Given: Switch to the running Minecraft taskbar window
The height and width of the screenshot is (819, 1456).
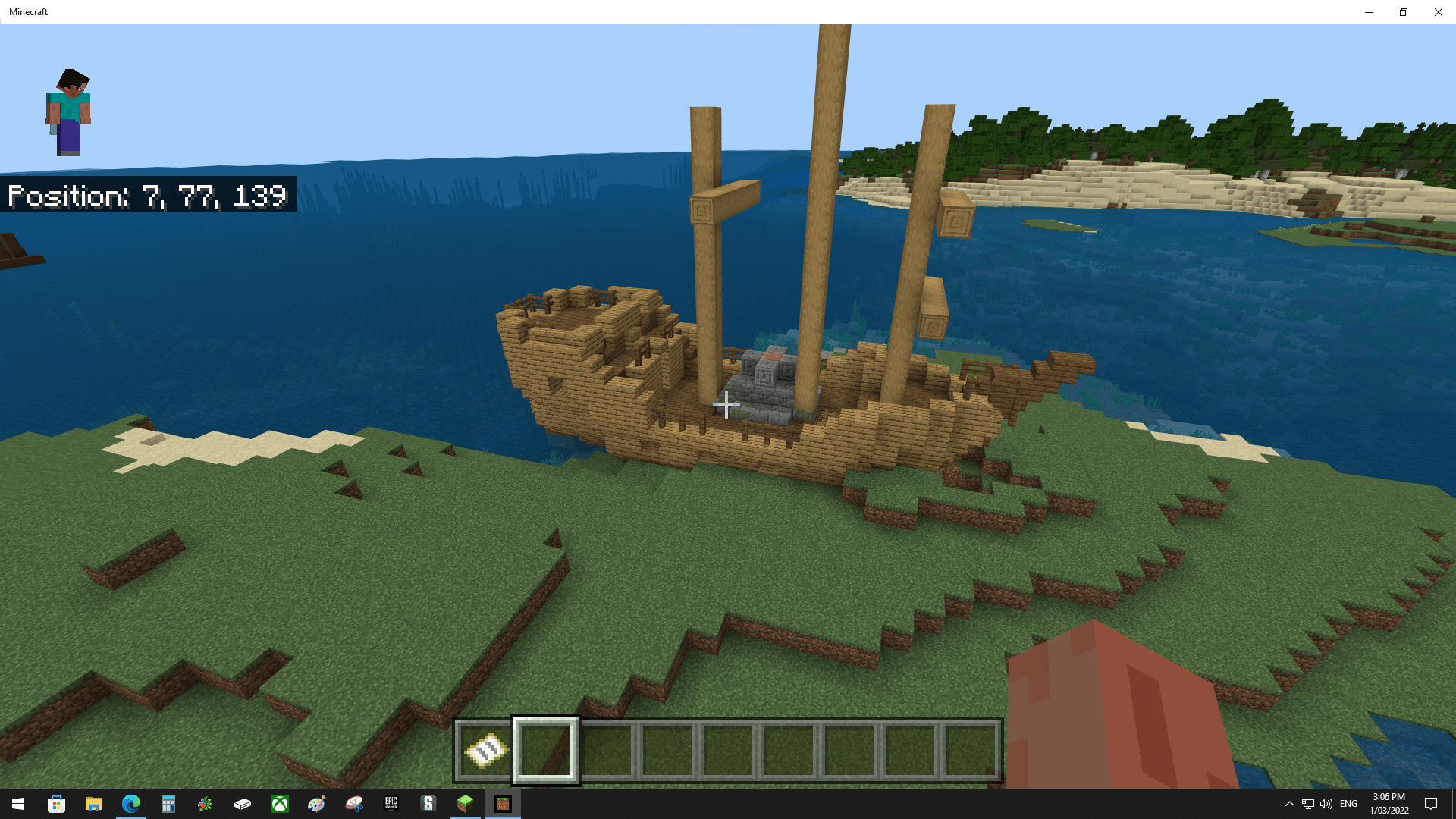Looking at the screenshot, I should point(503,804).
